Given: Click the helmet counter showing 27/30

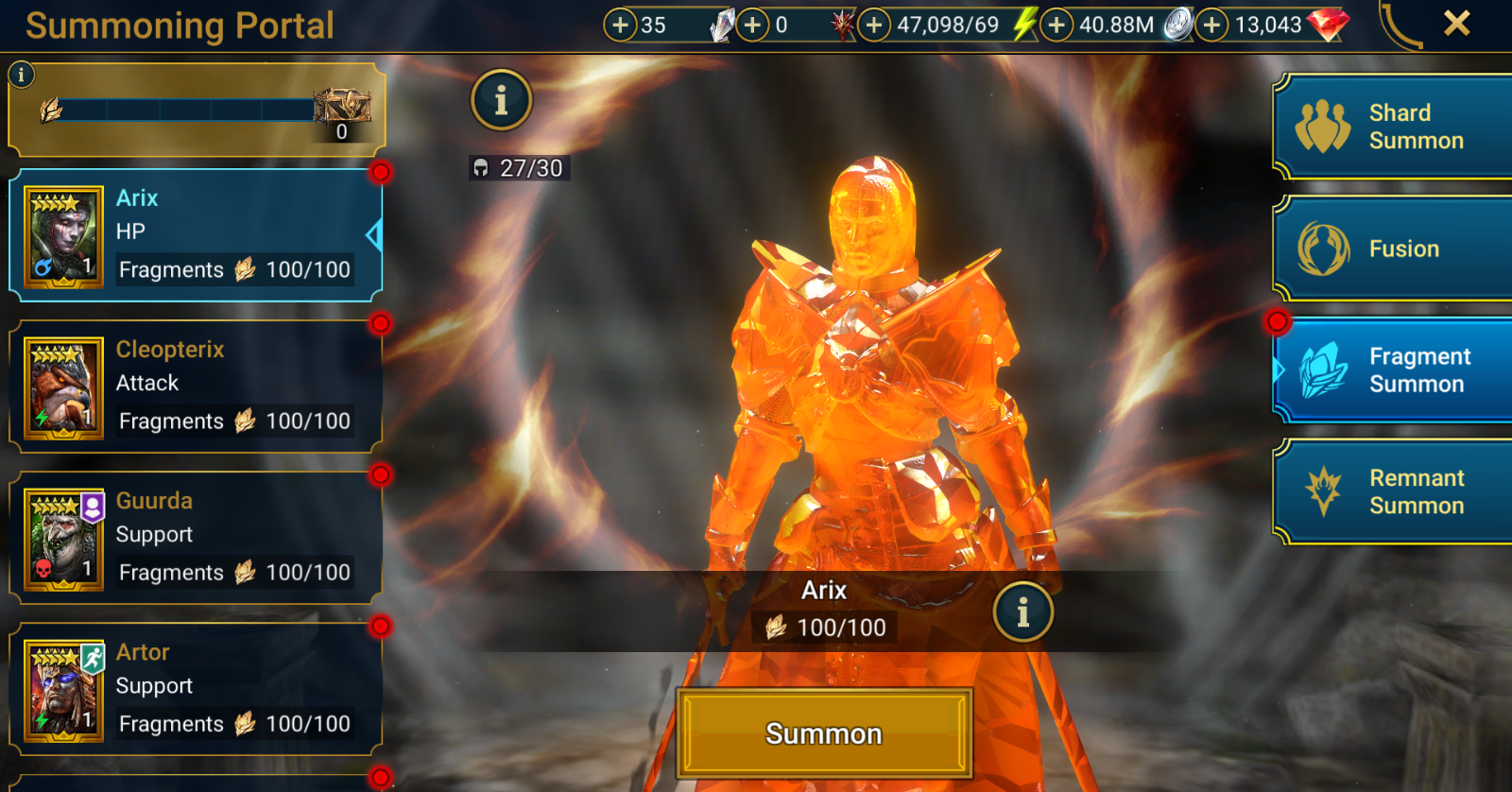Looking at the screenshot, I should coord(519,169).
